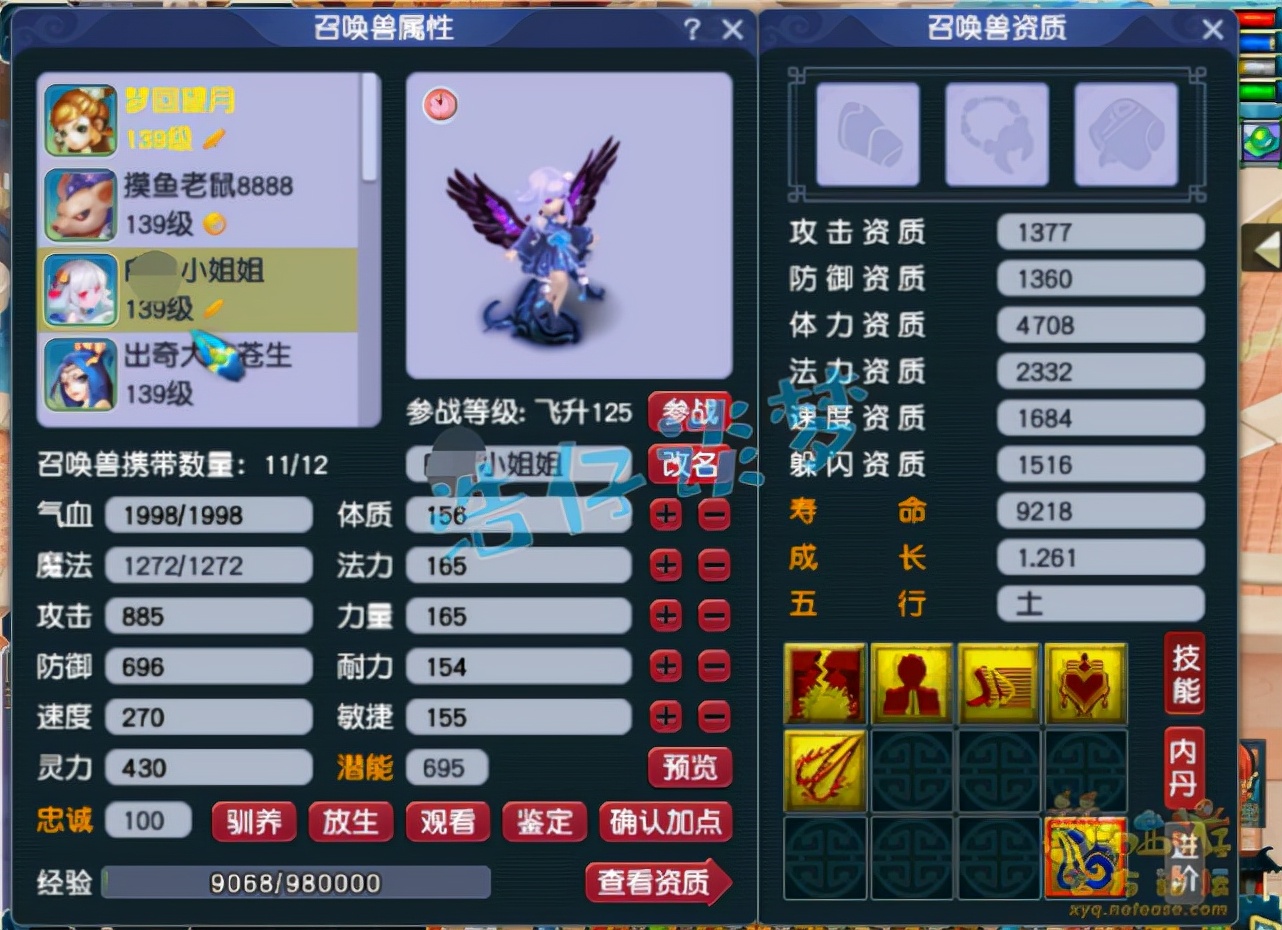Confirm attribute points with 确认加点
The height and width of the screenshot is (930, 1282).
[666, 823]
